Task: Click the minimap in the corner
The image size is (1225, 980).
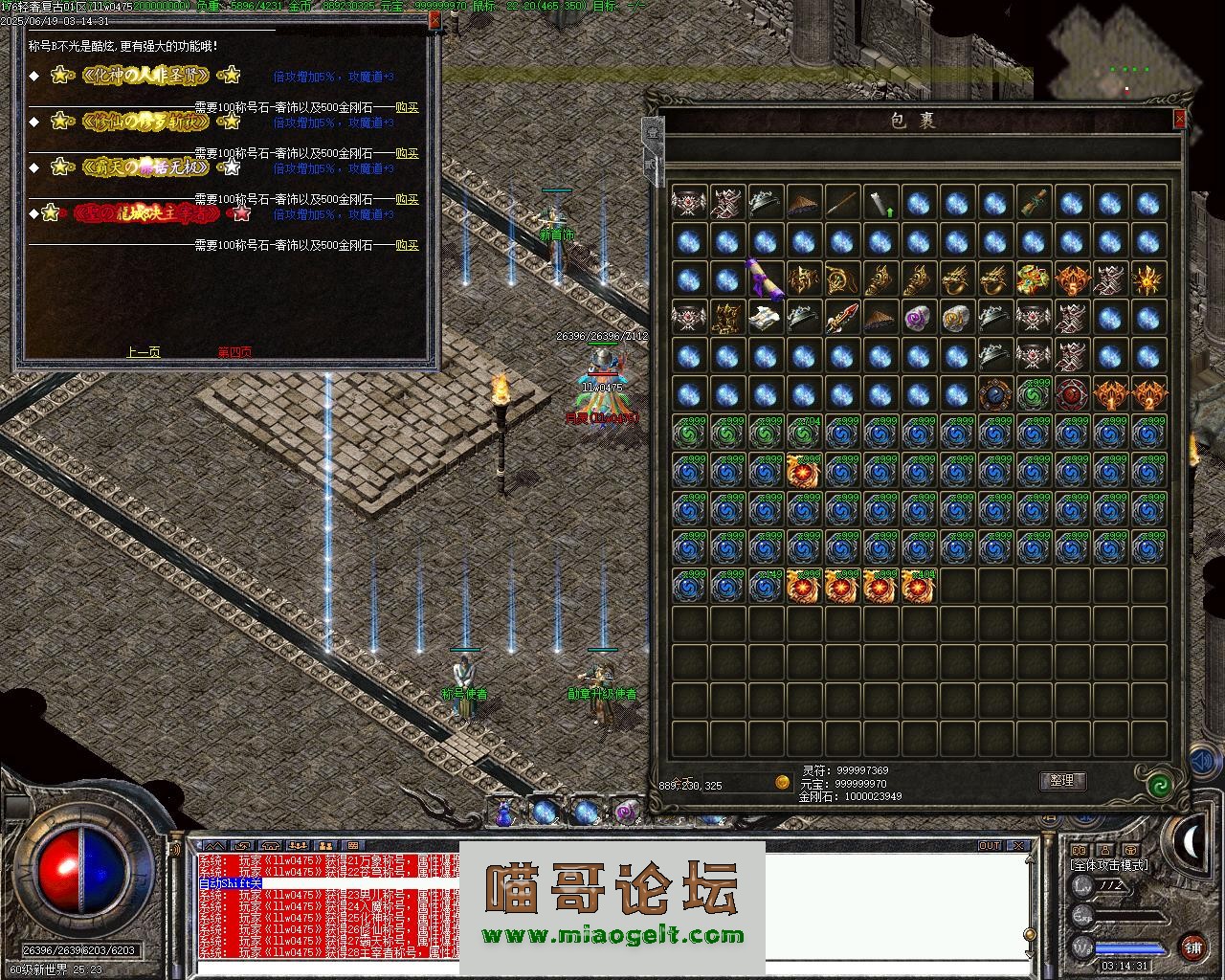Action: click(x=1125, y=57)
